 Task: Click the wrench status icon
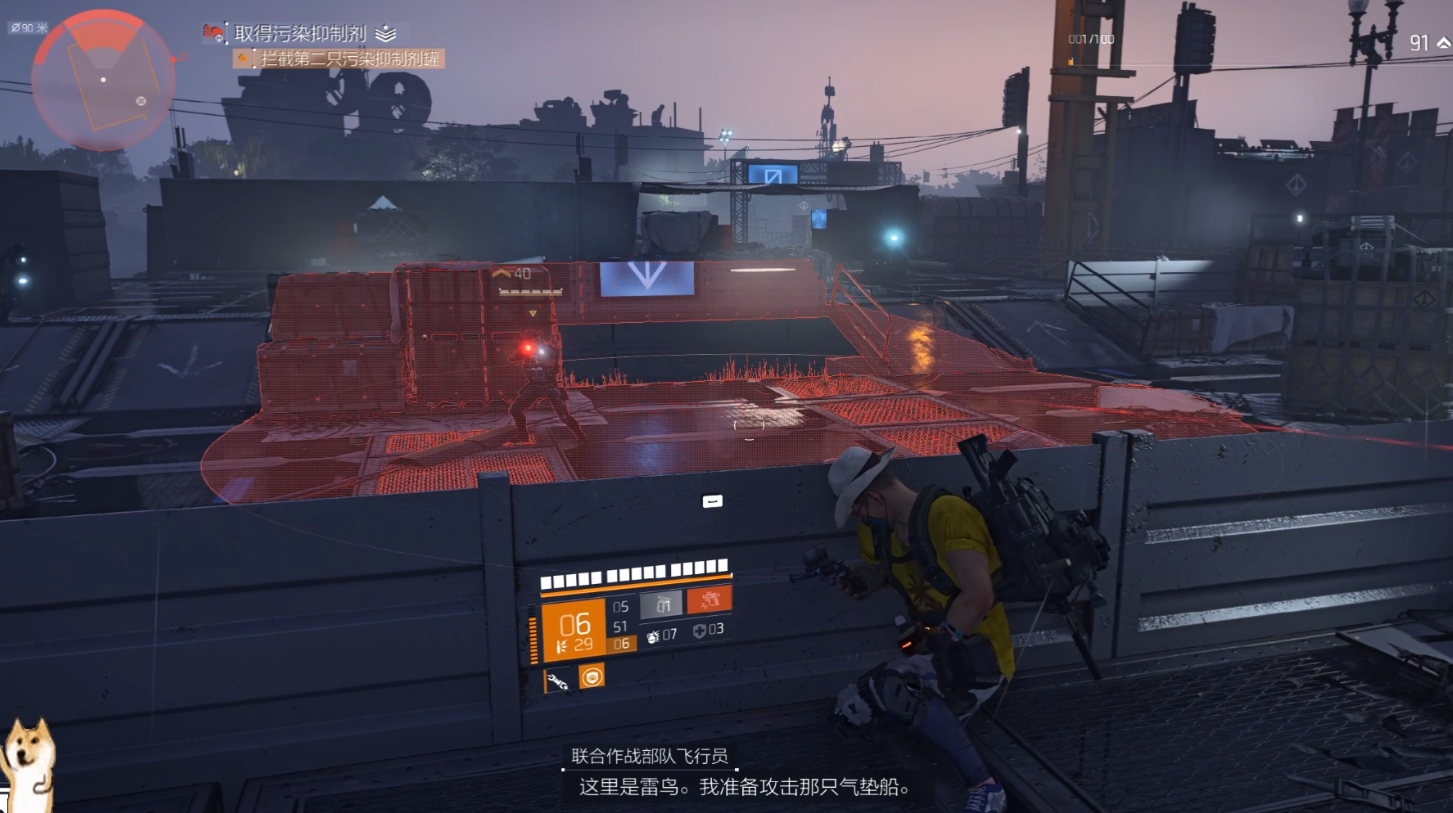(x=558, y=680)
